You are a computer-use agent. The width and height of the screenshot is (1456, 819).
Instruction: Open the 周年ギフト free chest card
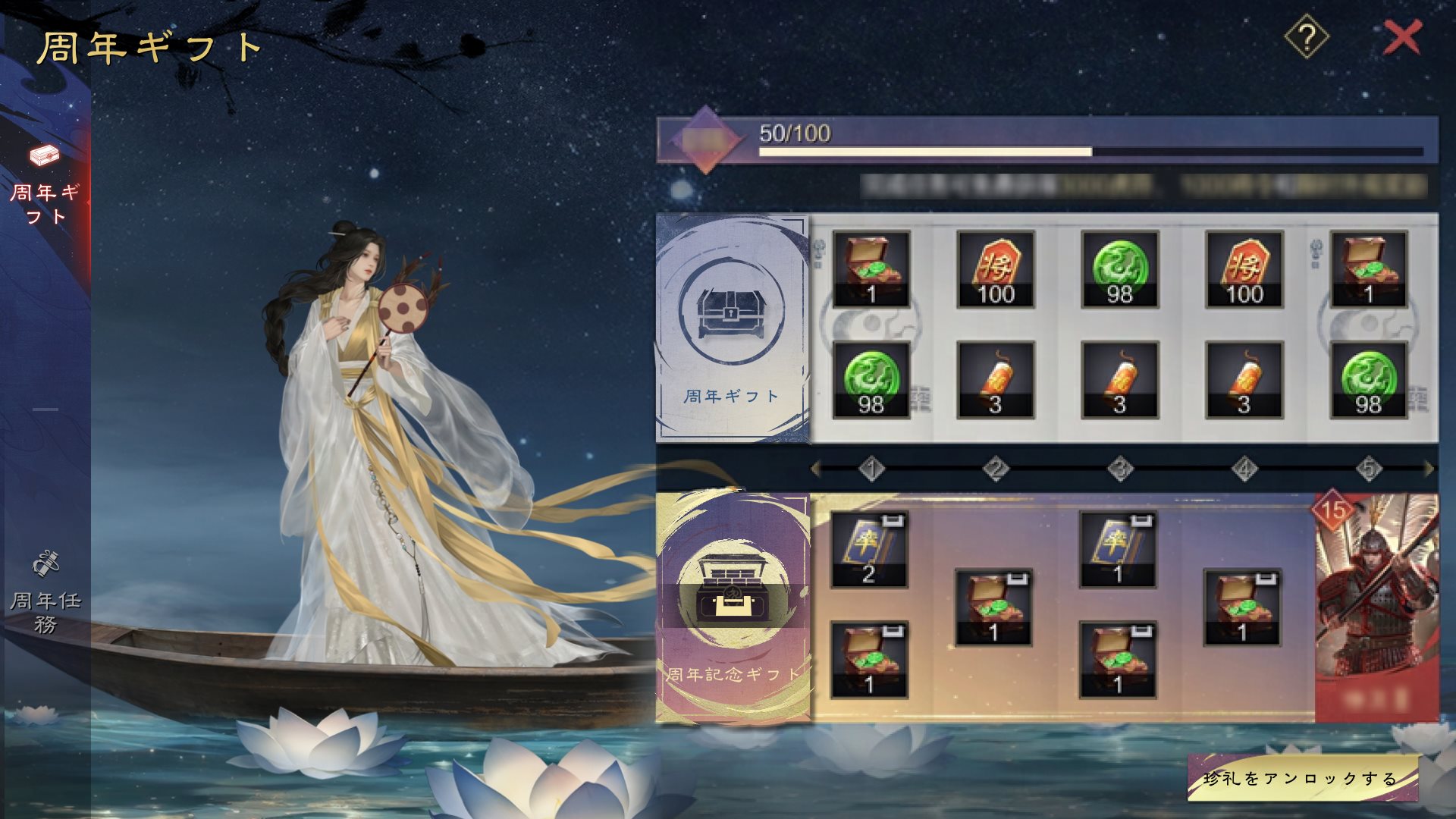(x=731, y=328)
